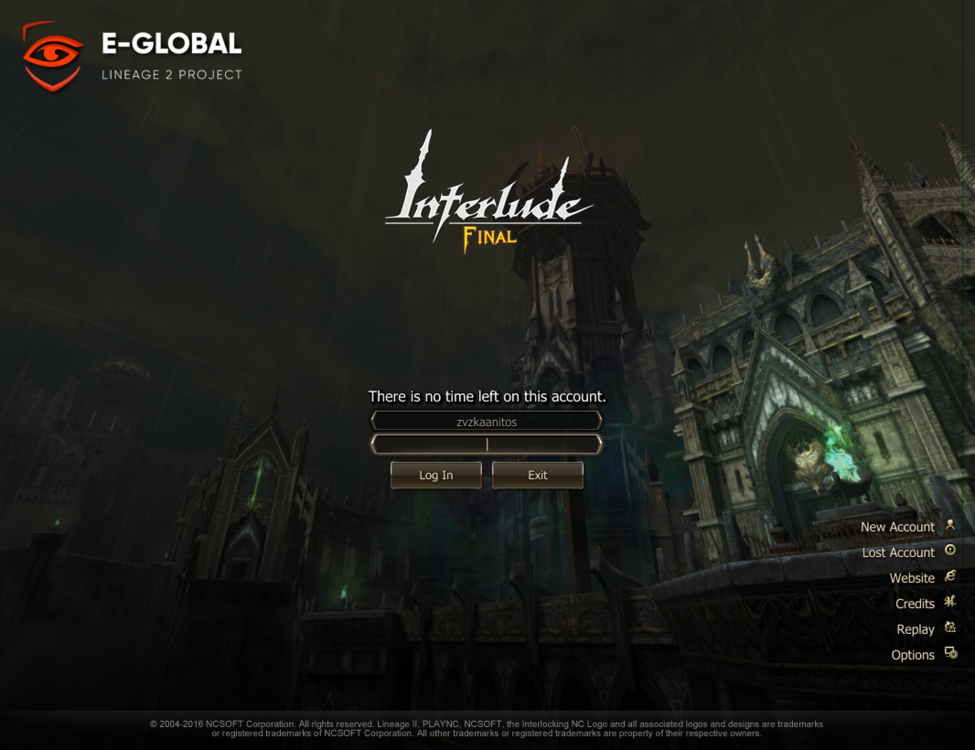Show the game Credits

[915, 603]
